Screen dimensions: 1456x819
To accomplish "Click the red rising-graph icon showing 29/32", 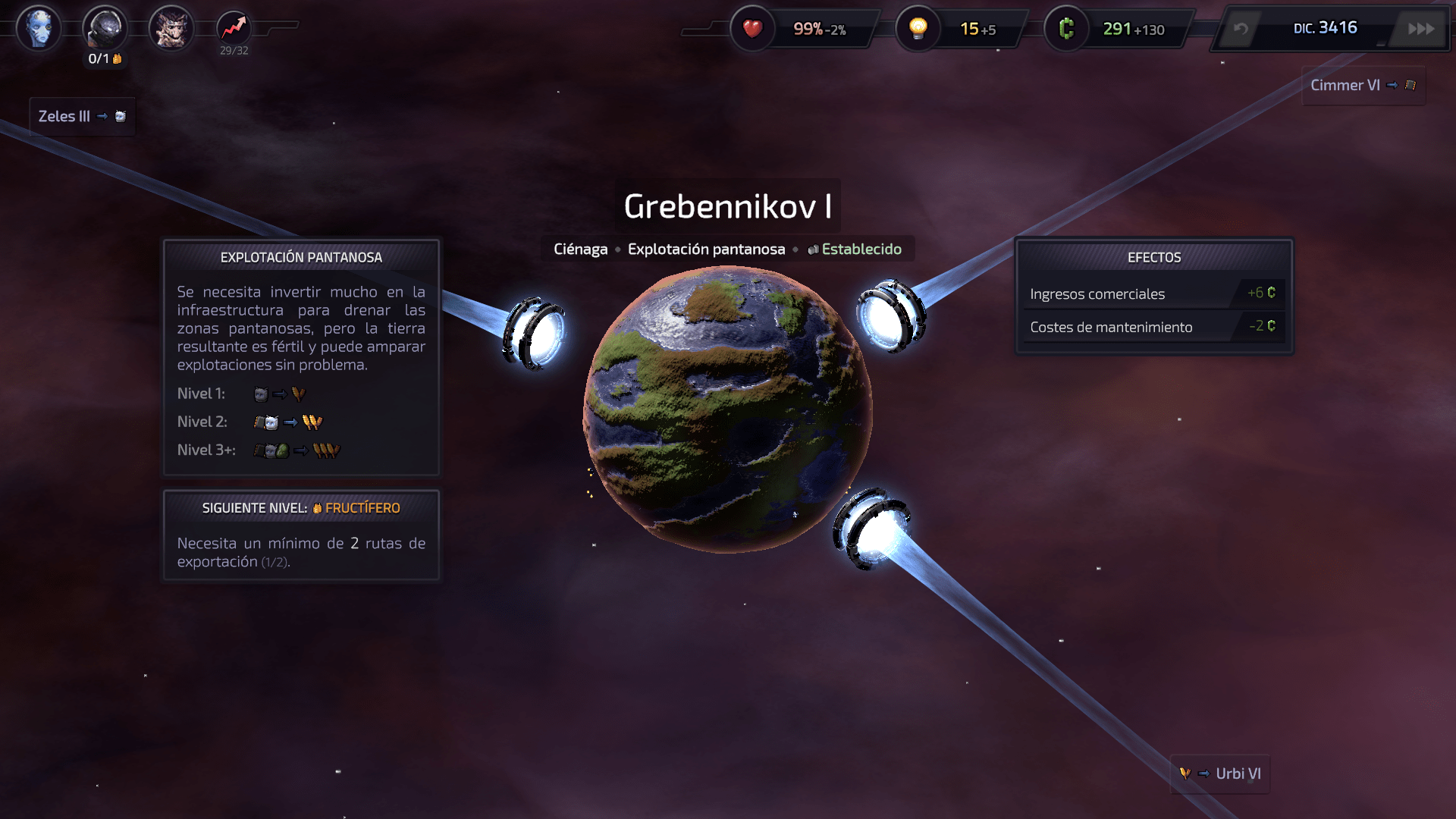I will click(x=234, y=29).
